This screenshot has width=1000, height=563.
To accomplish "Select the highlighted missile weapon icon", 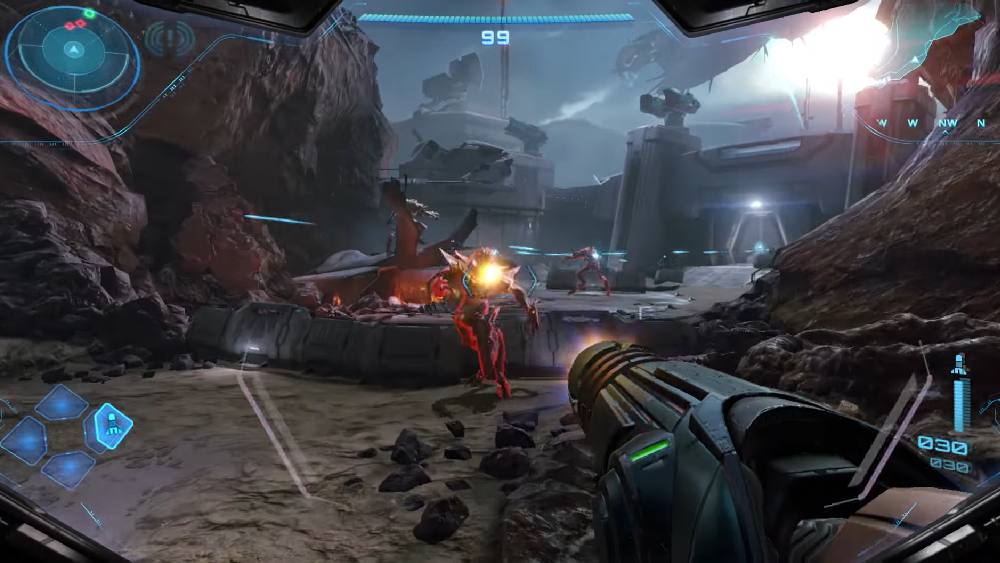I will click(x=113, y=427).
